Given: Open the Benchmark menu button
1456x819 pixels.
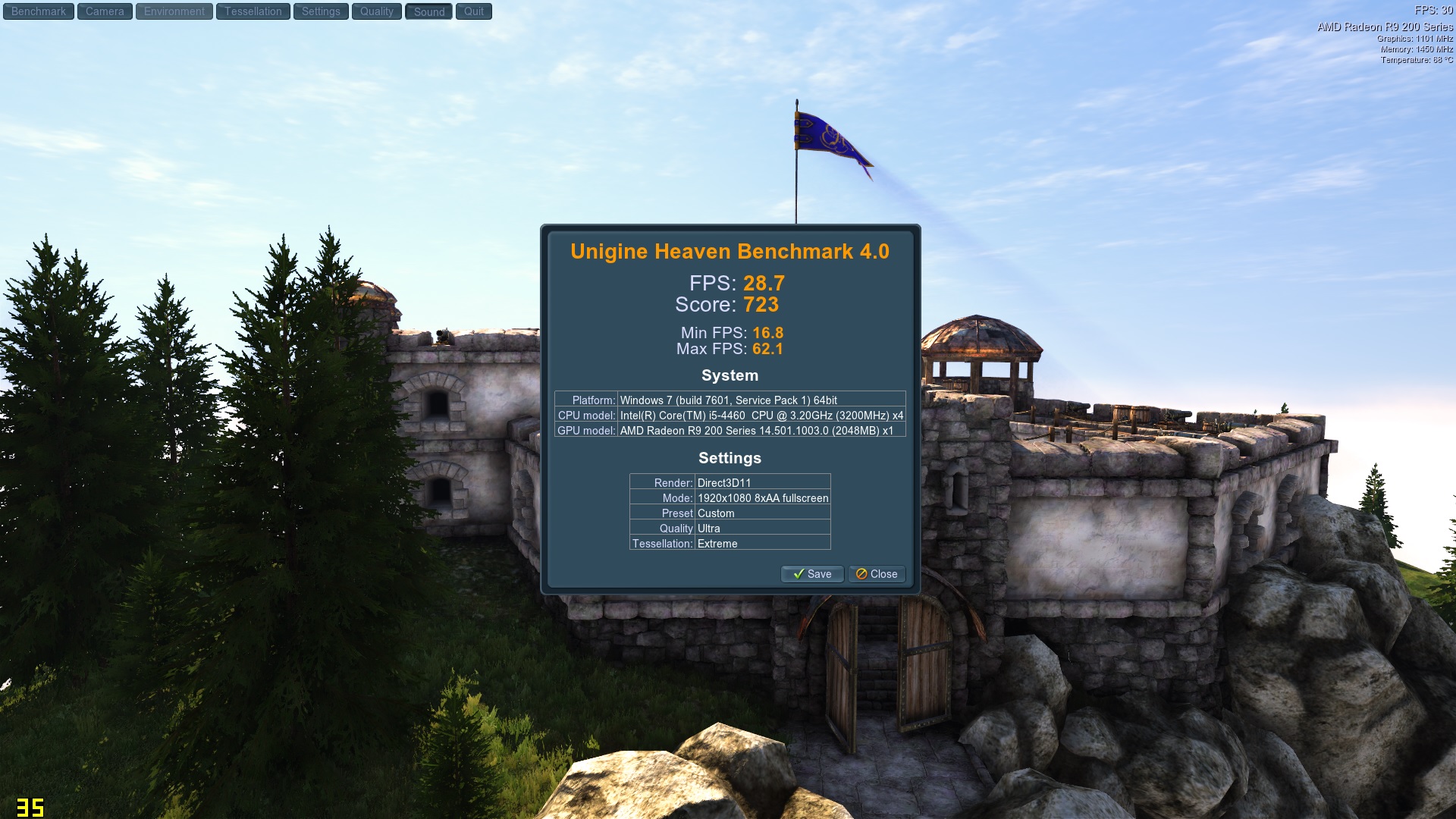Looking at the screenshot, I should click(39, 11).
